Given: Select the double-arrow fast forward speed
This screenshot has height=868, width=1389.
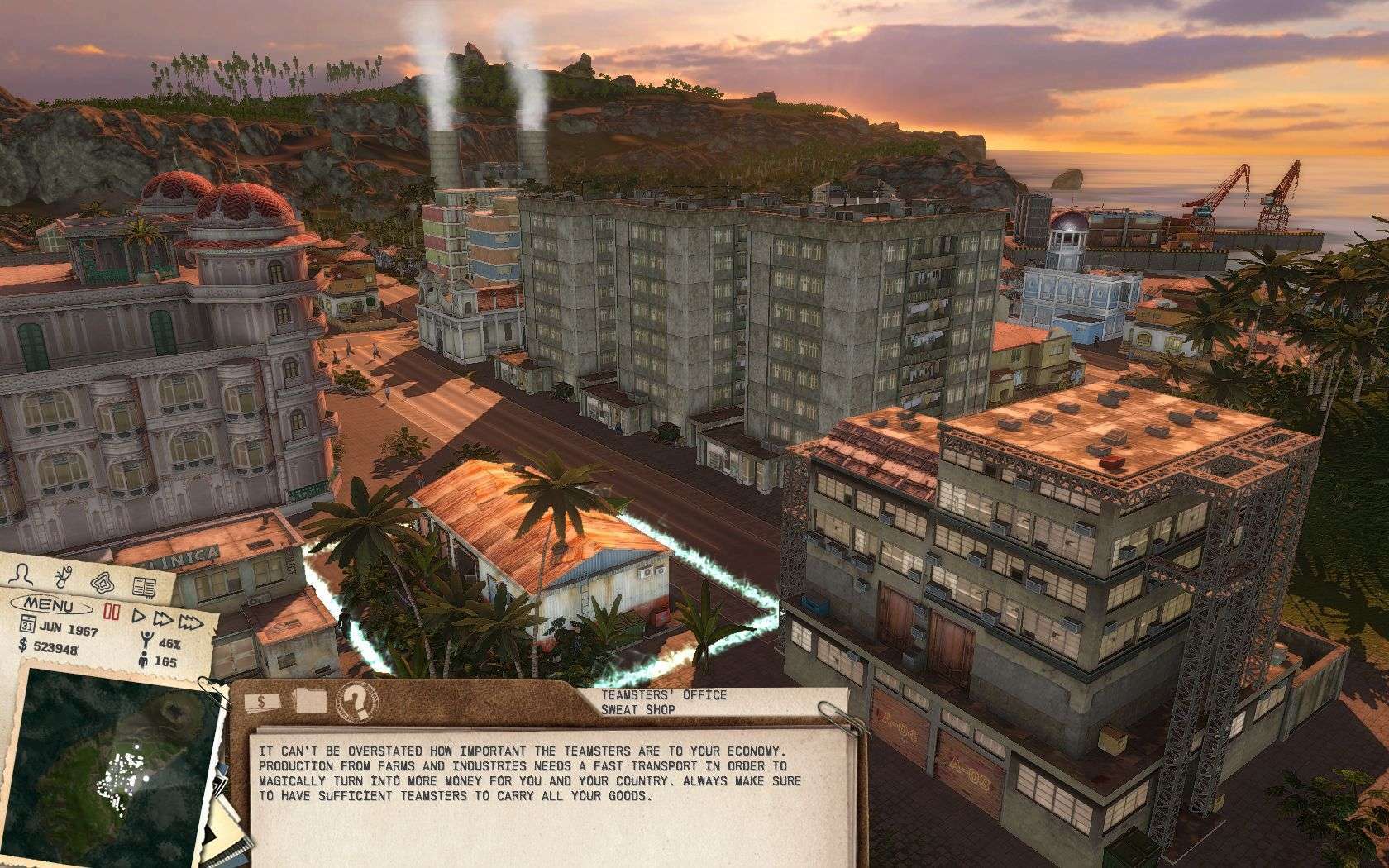Looking at the screenshot, I should pos(164,620).
